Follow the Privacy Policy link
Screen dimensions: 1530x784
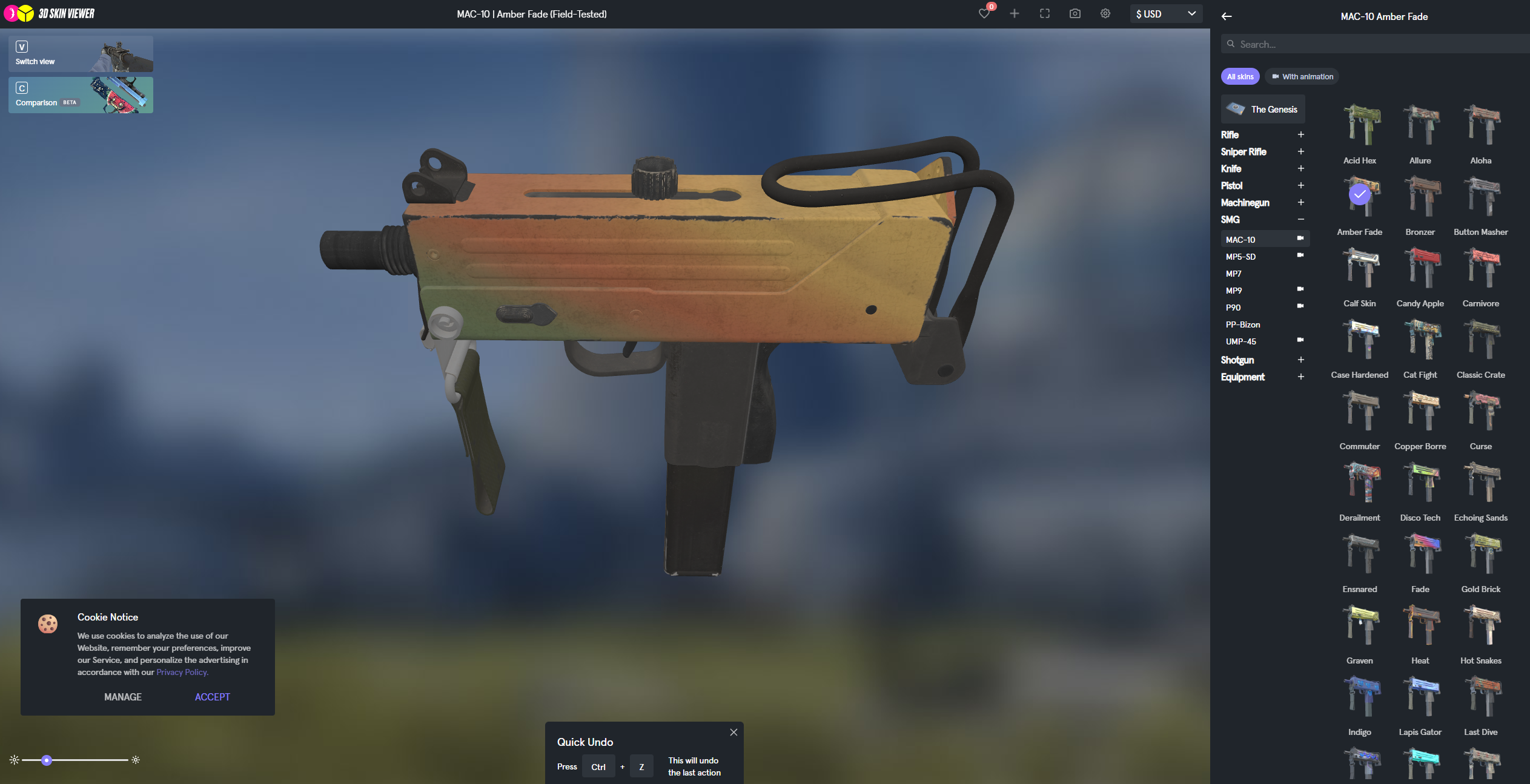click(x=182, y=672)
